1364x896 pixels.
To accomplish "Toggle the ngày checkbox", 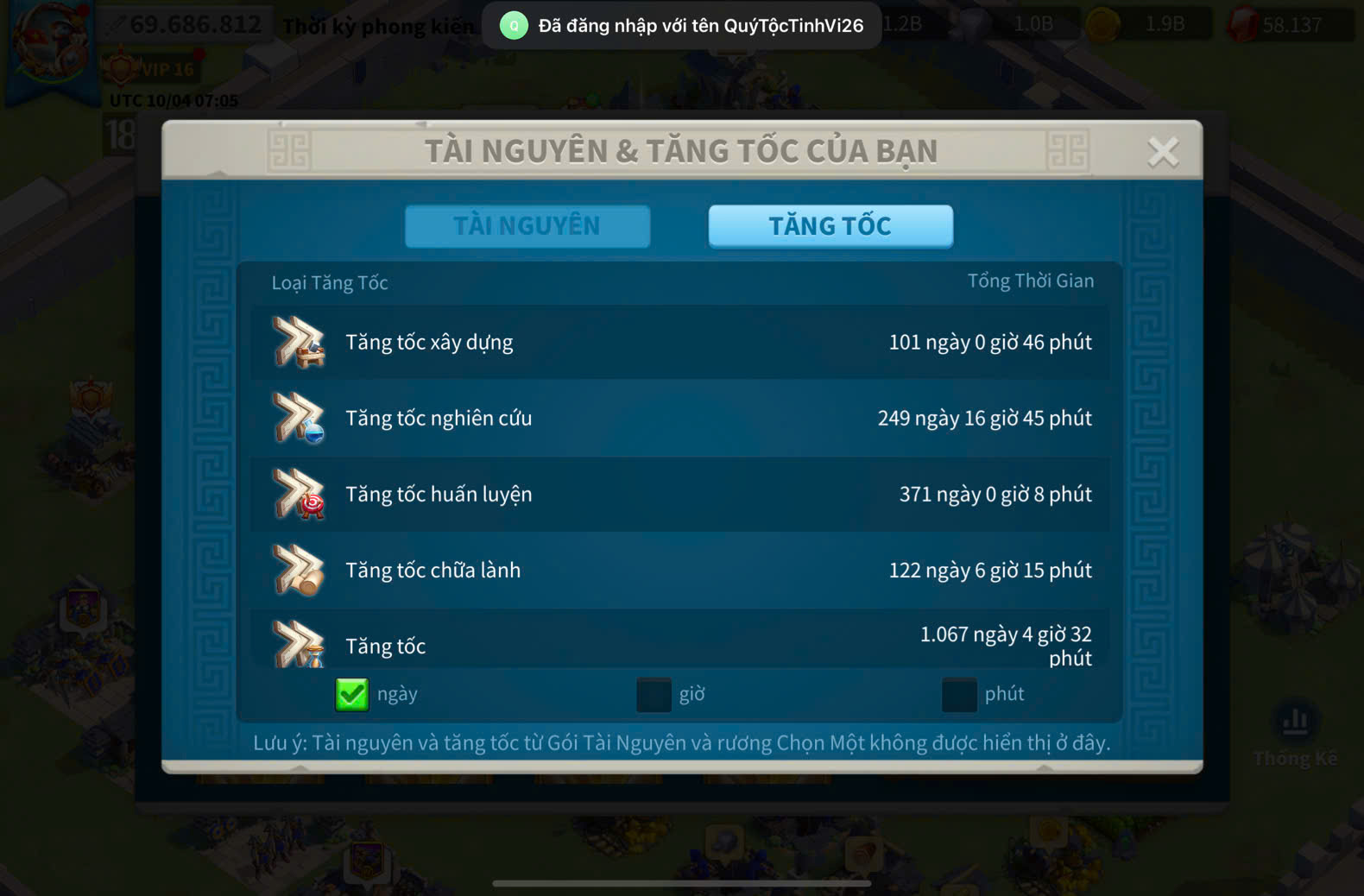I will coord(352,694).
